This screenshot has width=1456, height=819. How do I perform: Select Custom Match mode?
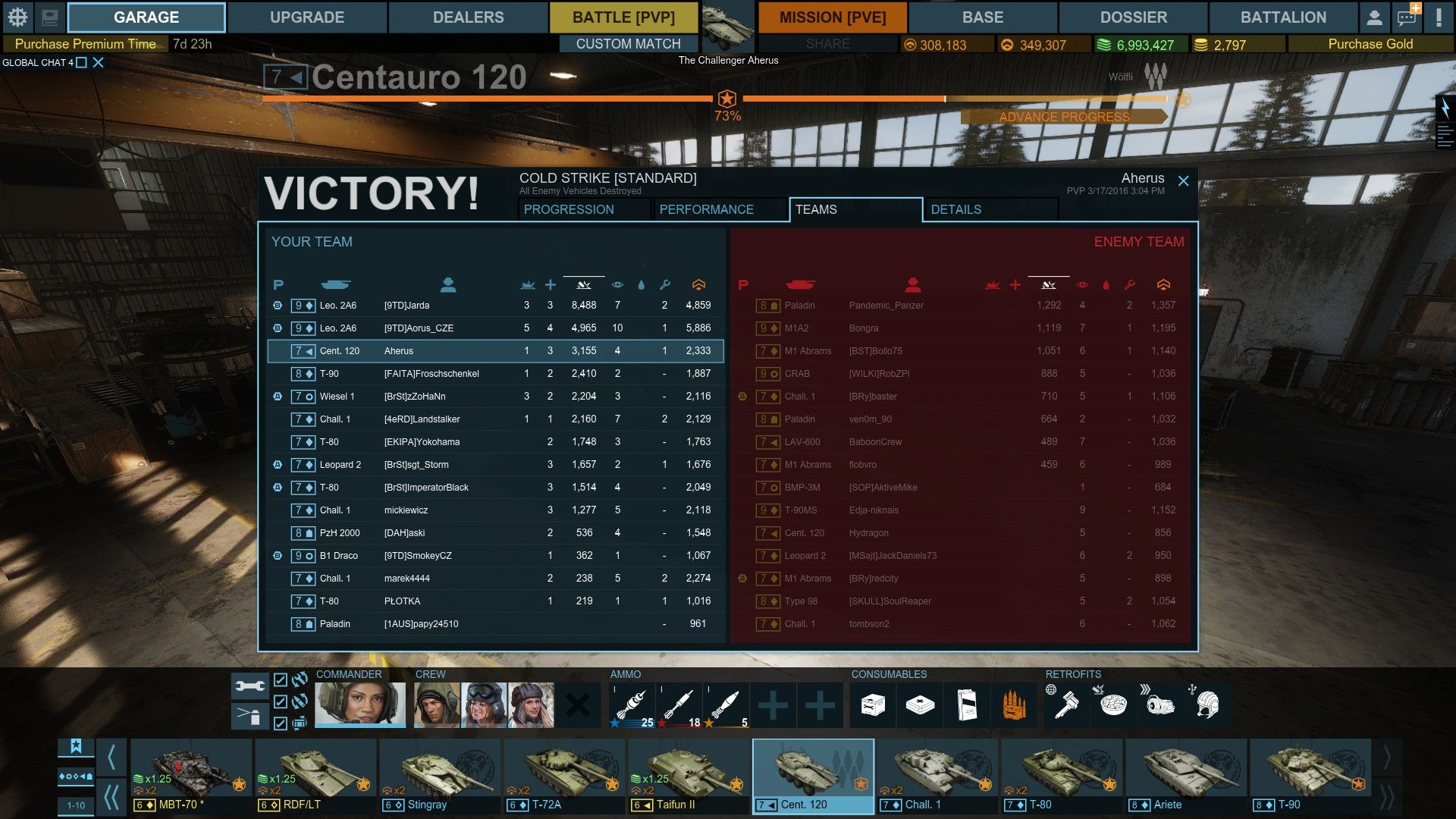point(628,44)
